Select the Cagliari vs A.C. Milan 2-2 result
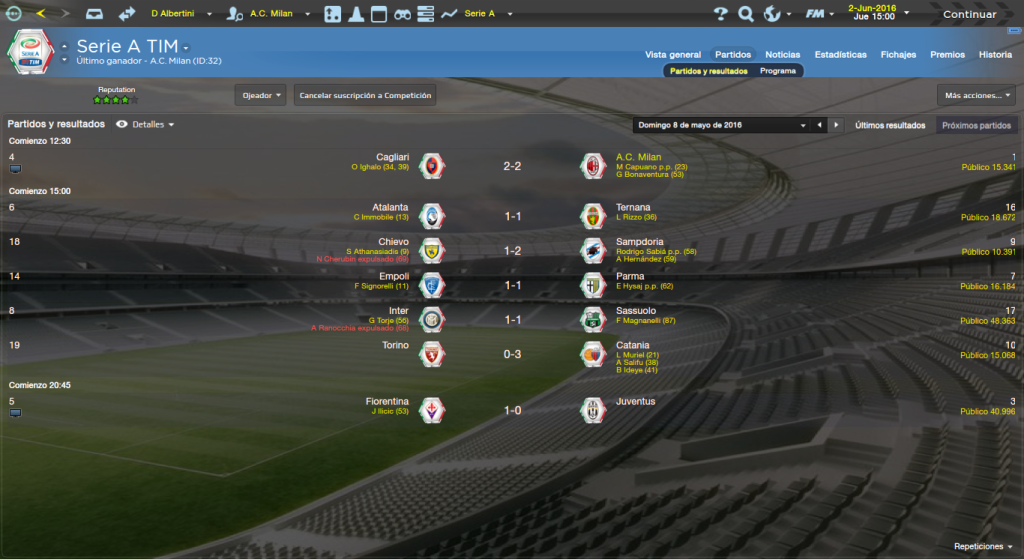The image size is (1024, 559). [x=512, y=166]
